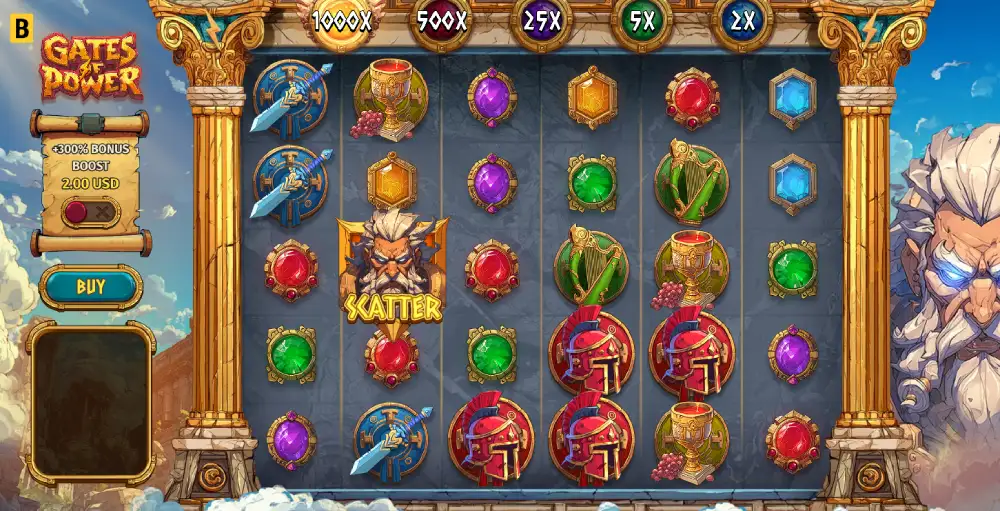Click the BUY bonus button
The height and width of the screenshot is (511, 1000).
[x=91, y=287]
